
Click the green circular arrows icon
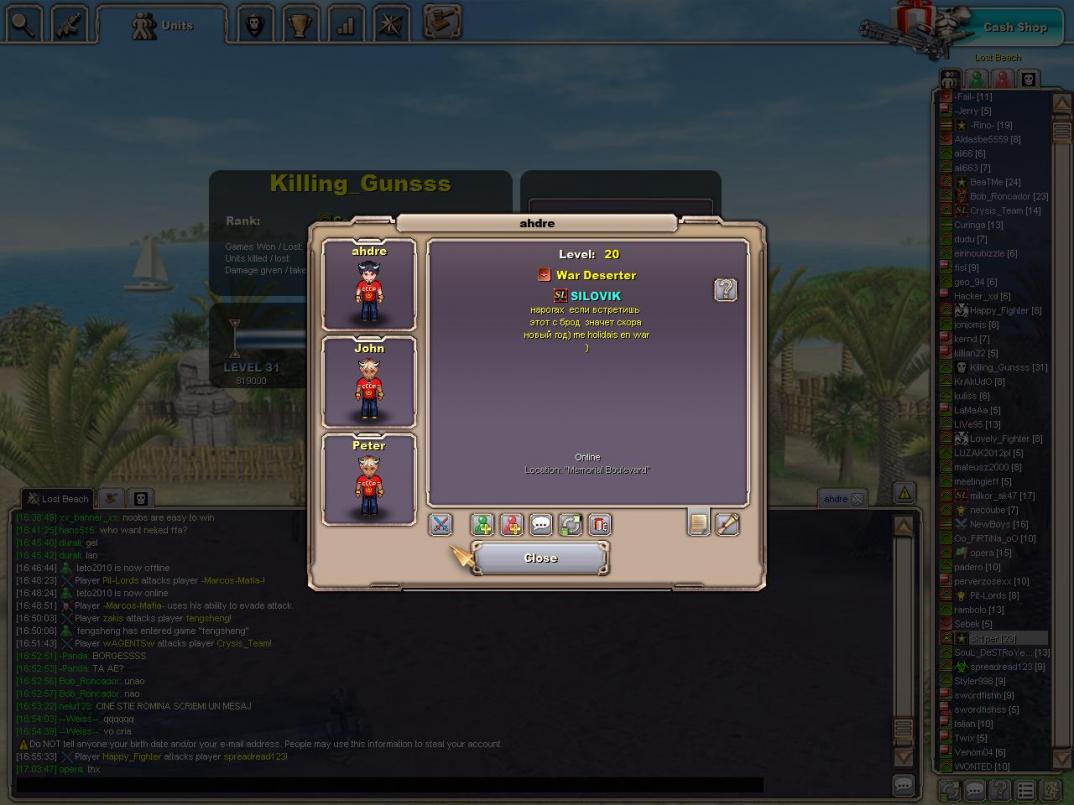click(x=570, y=524)
